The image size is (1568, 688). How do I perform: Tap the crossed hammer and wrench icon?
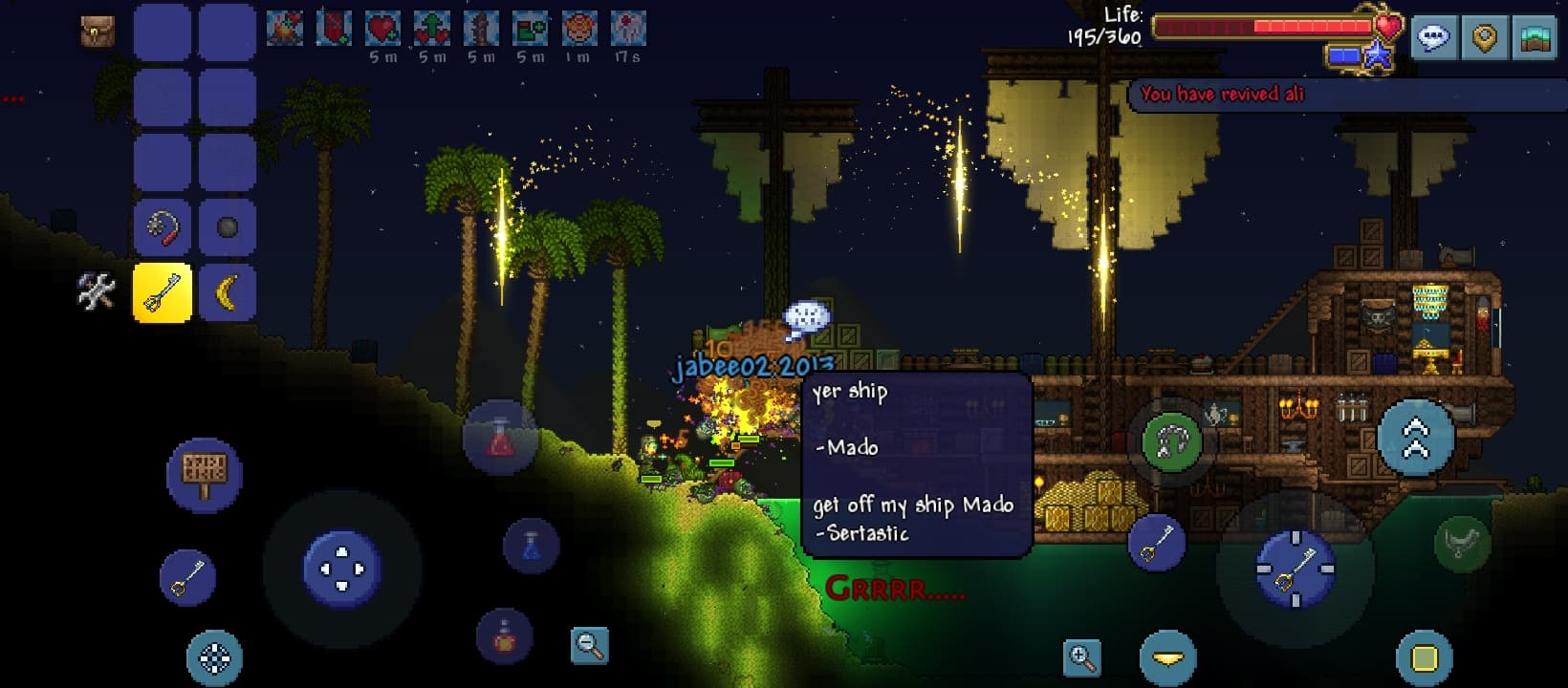tap(96, 291)
